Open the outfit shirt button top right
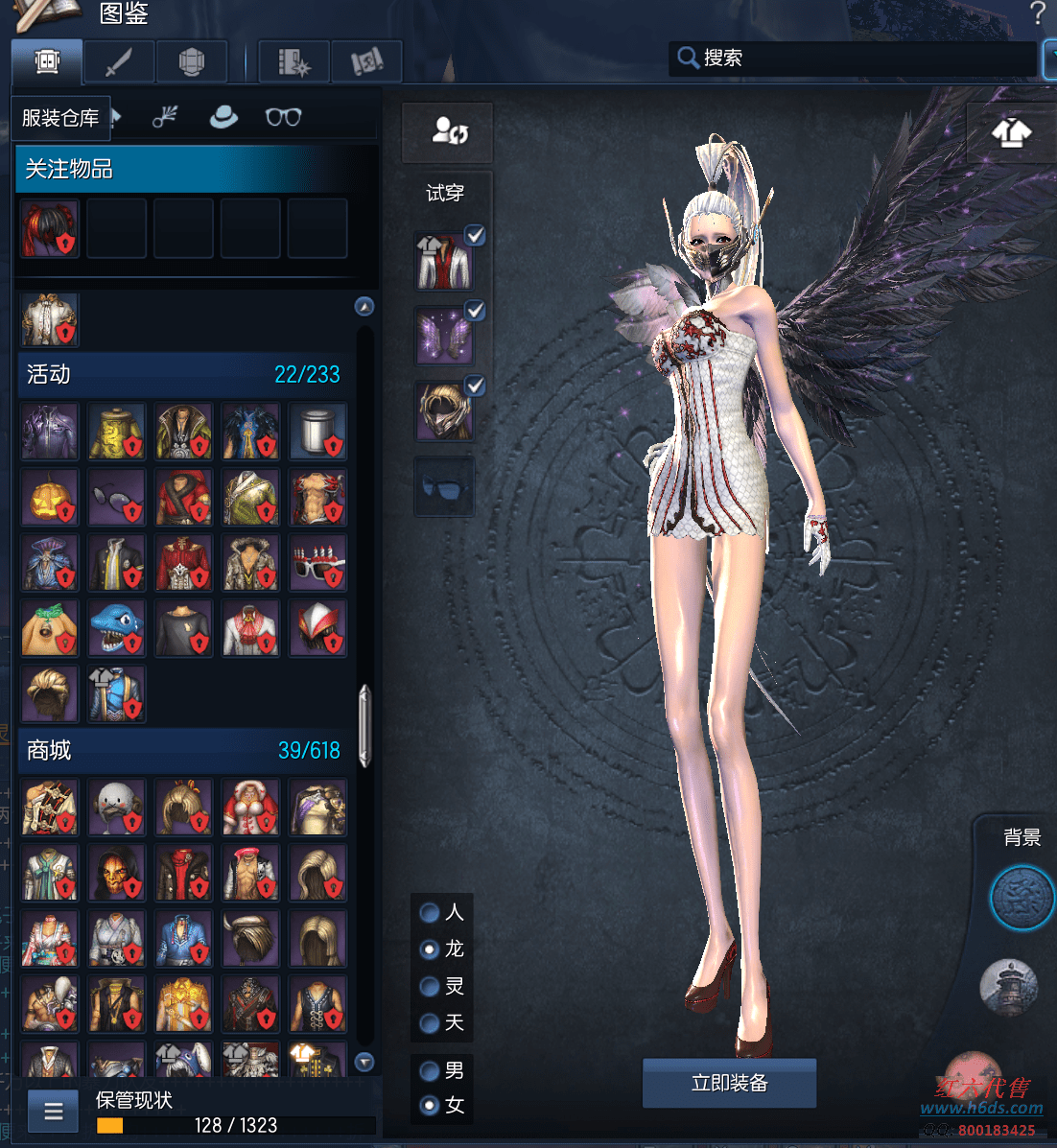The image size is (1057, 1148). pos(1011,132)
